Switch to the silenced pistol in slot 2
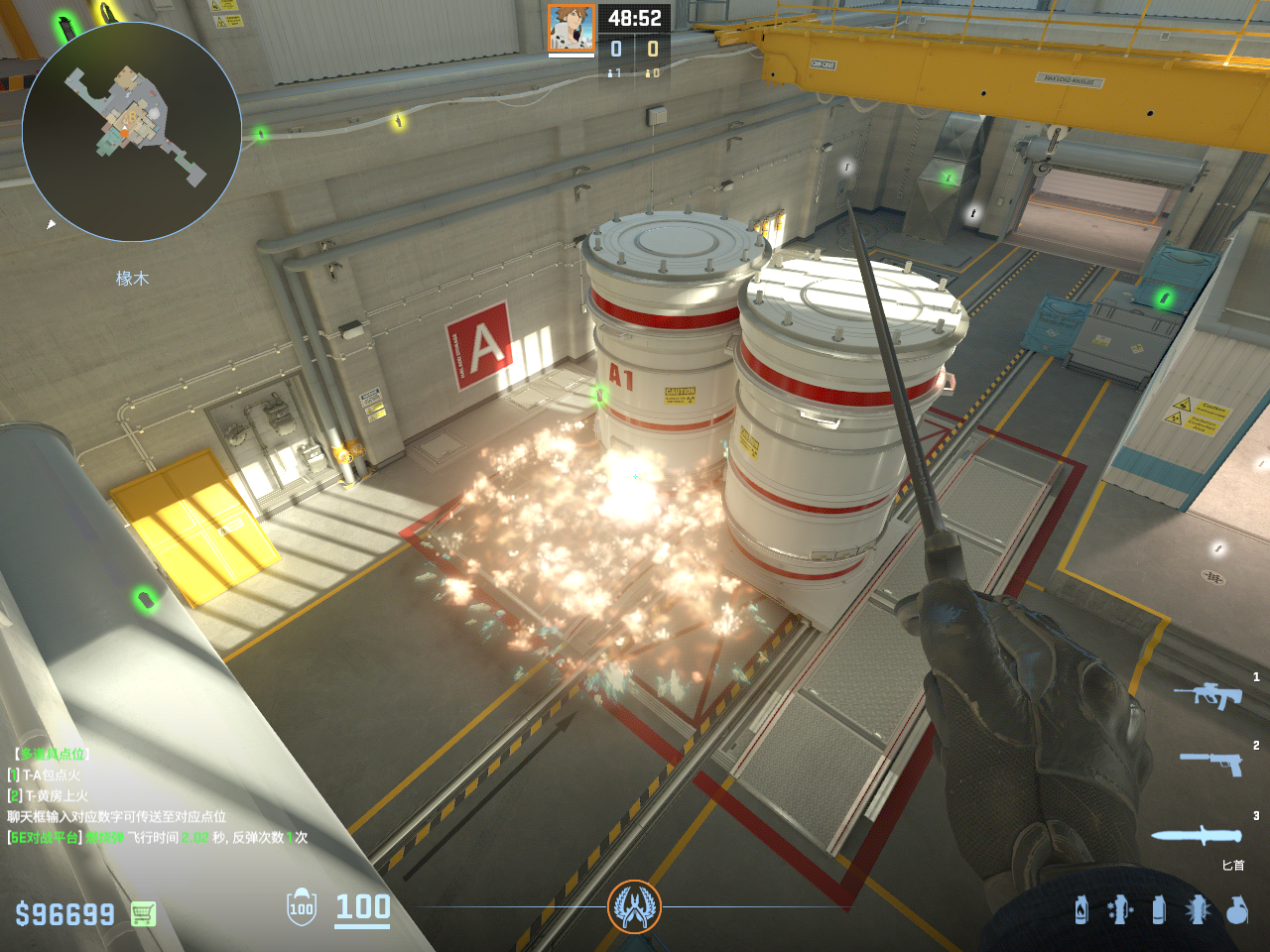 [x=1210, y=763]
